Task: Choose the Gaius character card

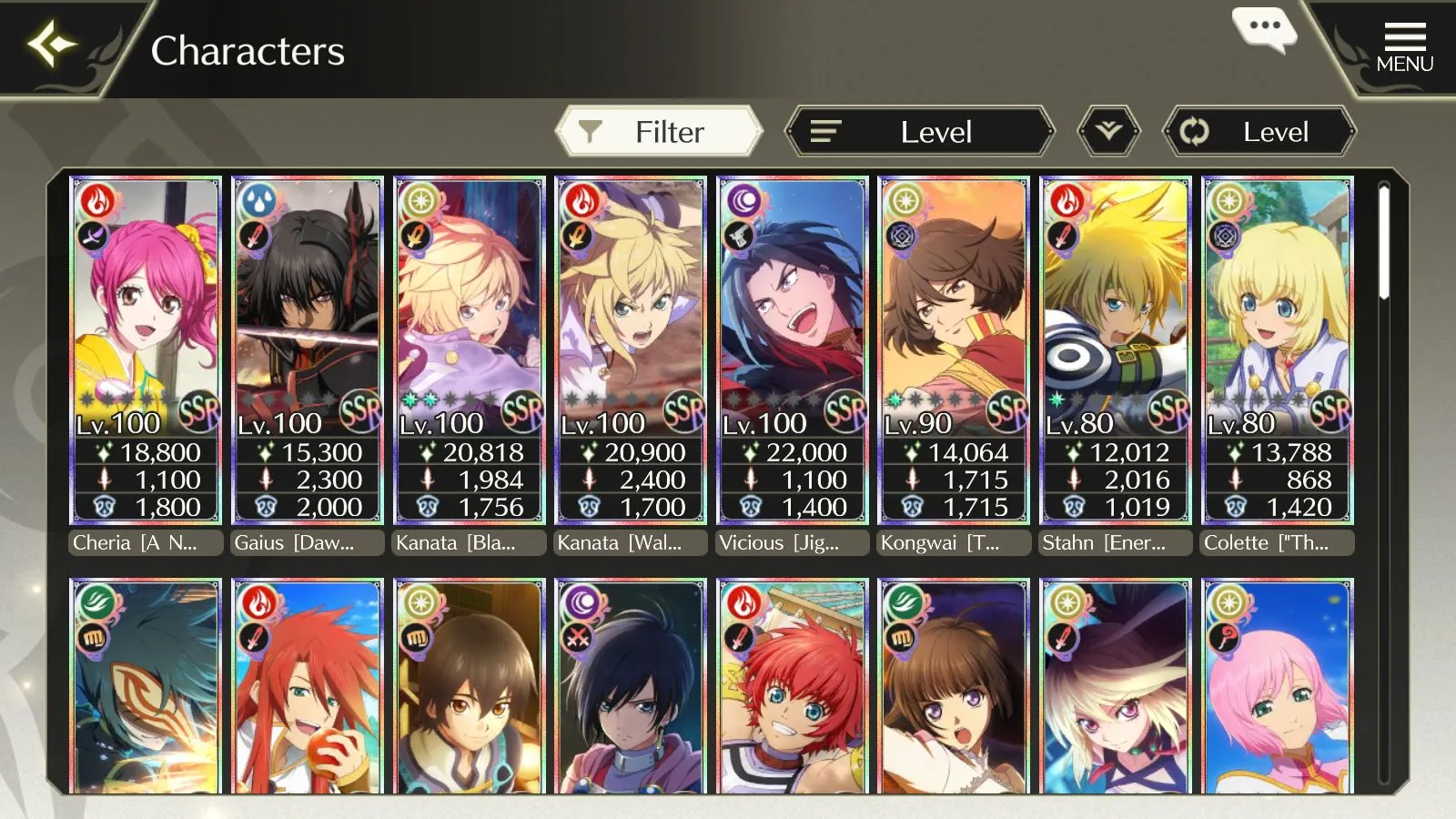Action: pyautogui.click(x=308, y=350)
